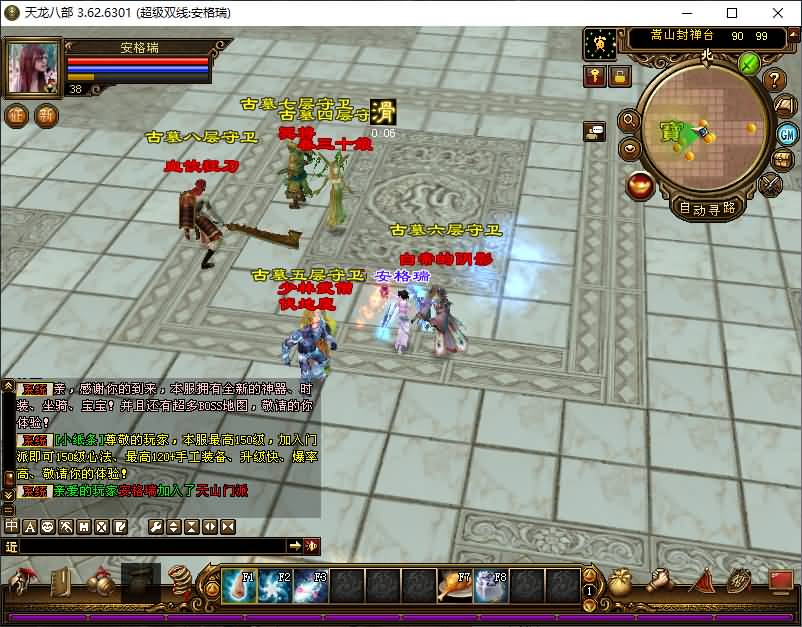Click the padlock icon
The image size is (802, 627).
pos(620,76)
